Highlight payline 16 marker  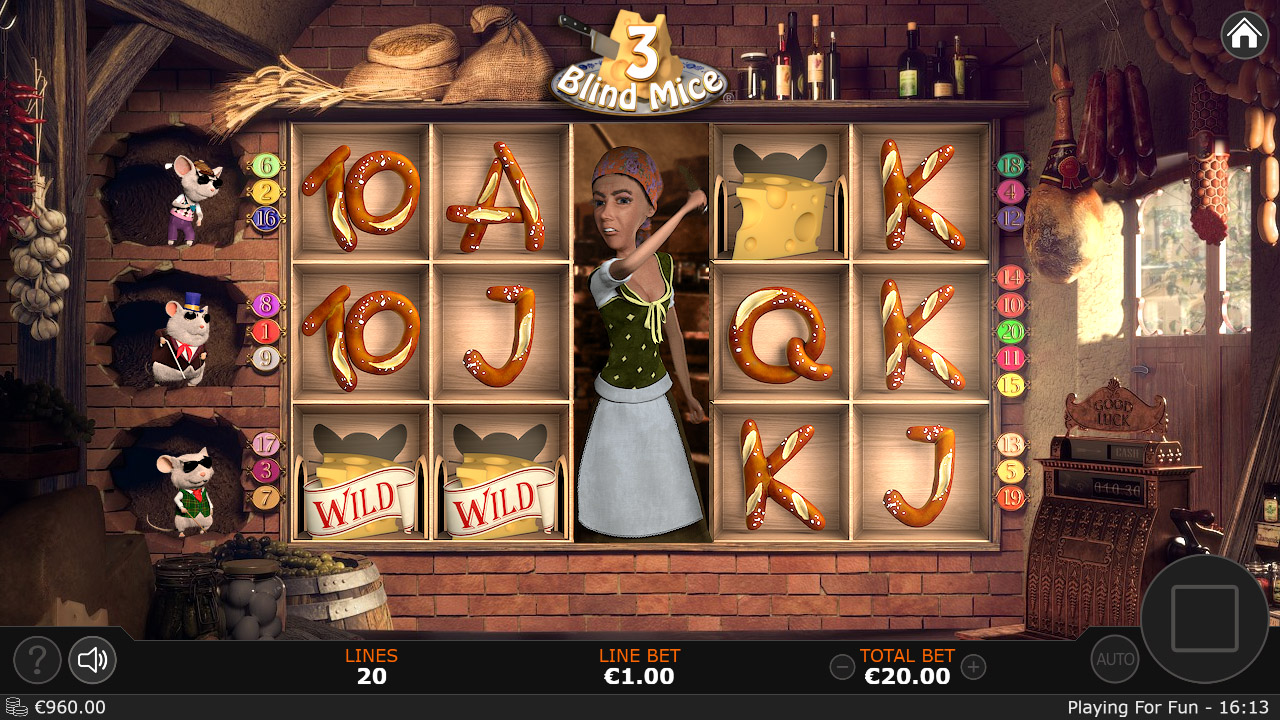tap(265, 218)
